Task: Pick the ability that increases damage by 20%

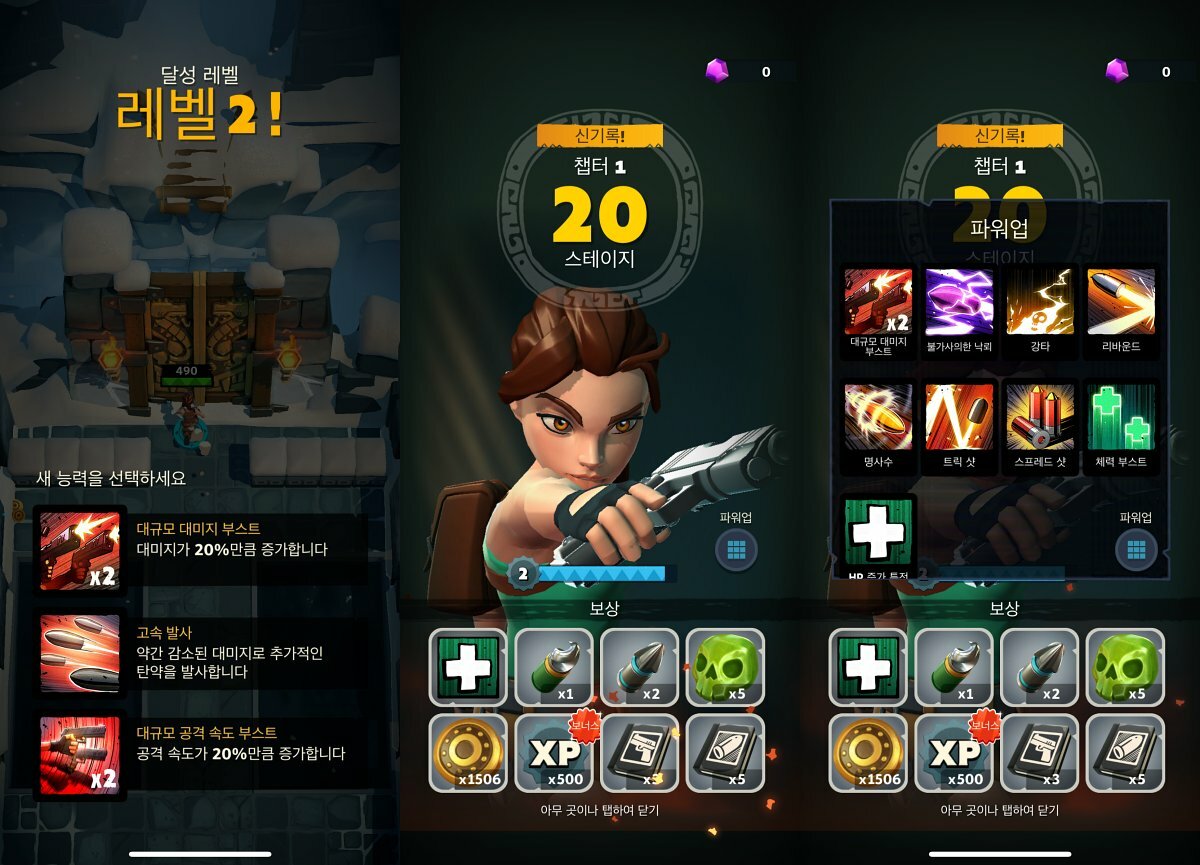Action: pos(200,549)
